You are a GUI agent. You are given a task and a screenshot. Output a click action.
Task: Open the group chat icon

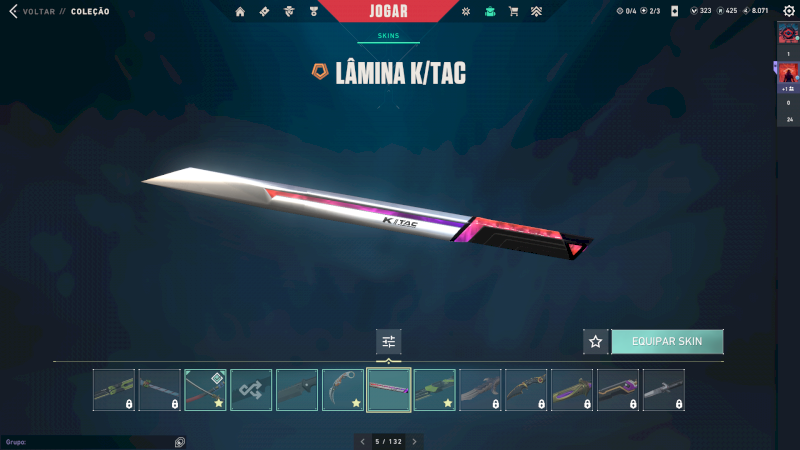(x=180, y=441)
